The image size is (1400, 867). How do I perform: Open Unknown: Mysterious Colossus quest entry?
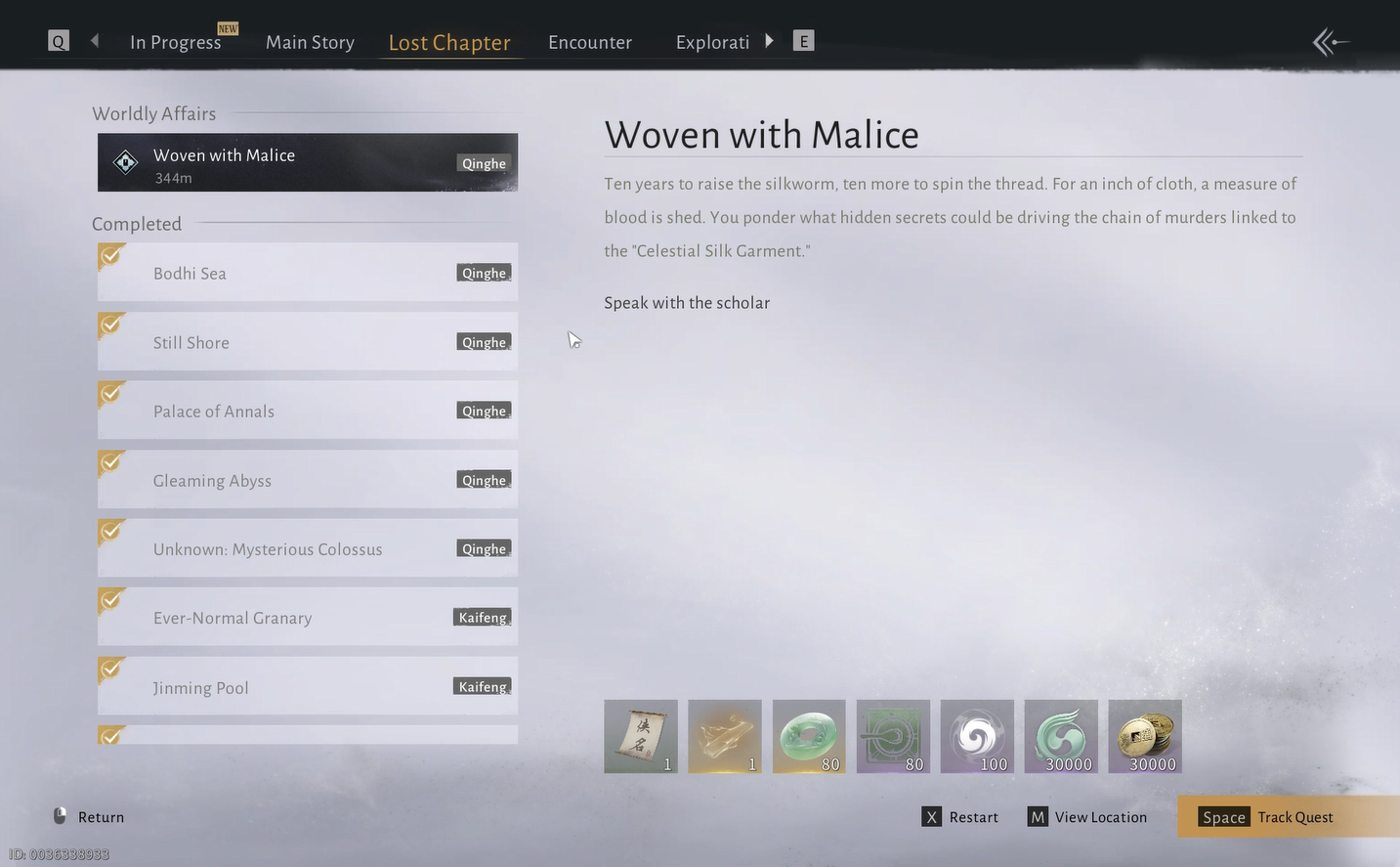click(x=307, y=548)
